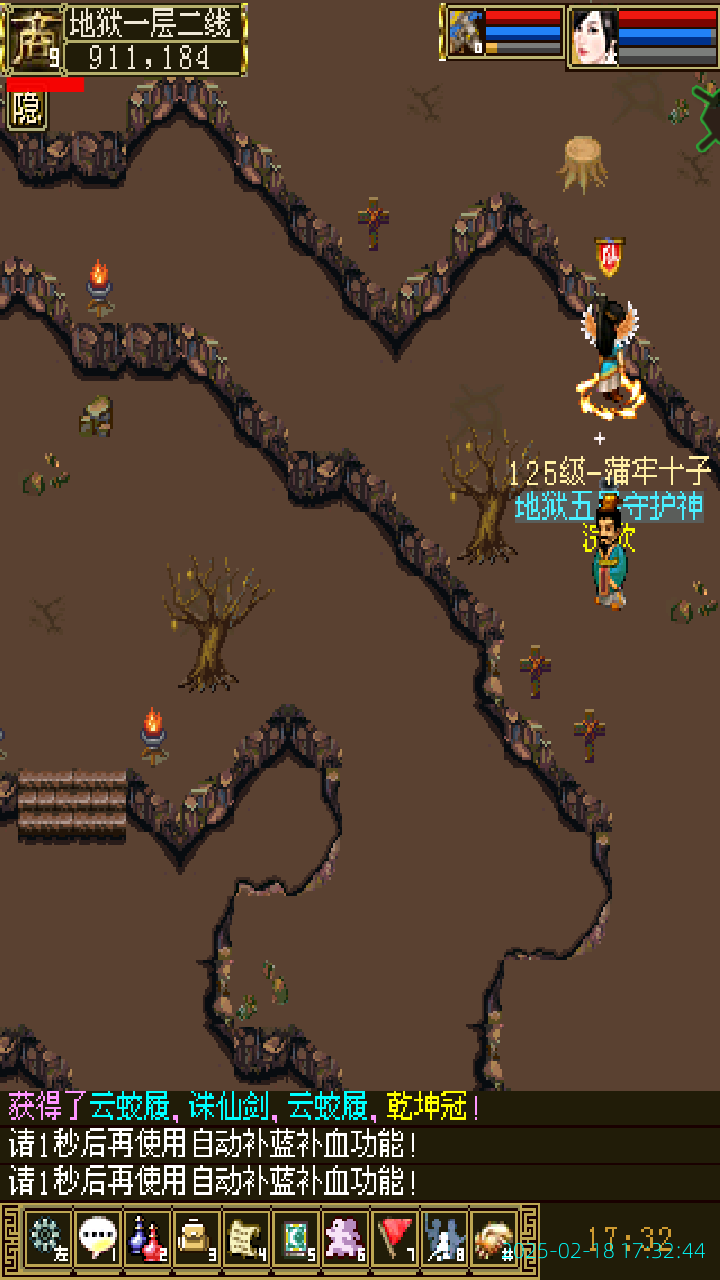The image size is (720, 1280).
Task: Activate the red flag icon
Action: pos(396,1238)
